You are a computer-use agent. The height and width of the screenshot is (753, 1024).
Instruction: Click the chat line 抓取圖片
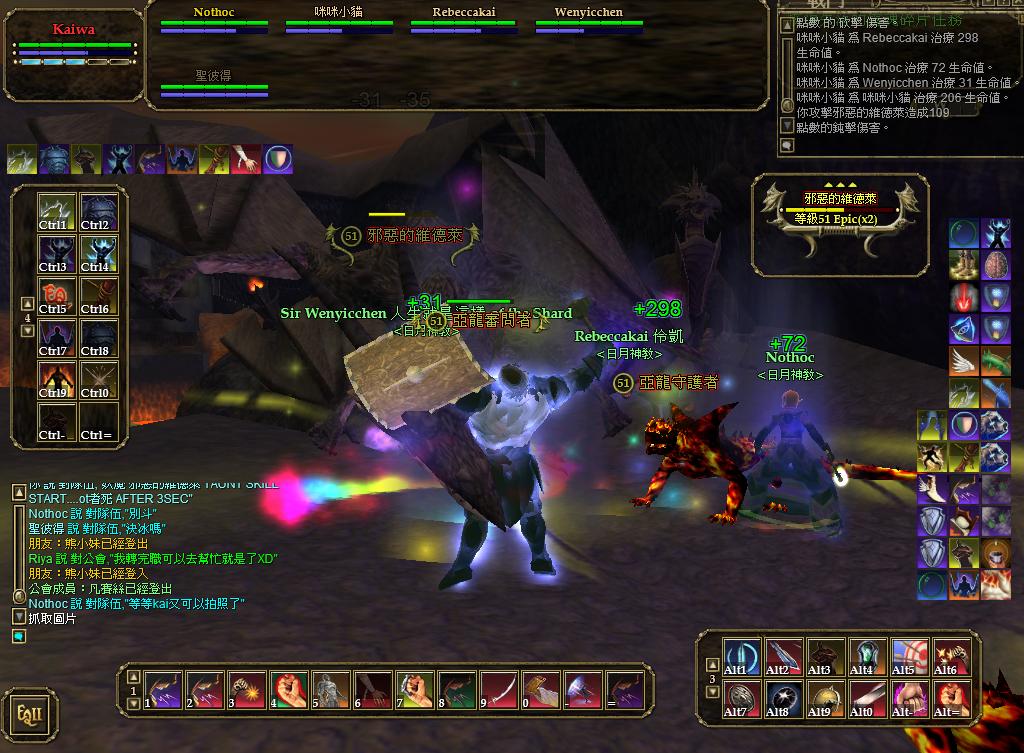click(50, 618)
